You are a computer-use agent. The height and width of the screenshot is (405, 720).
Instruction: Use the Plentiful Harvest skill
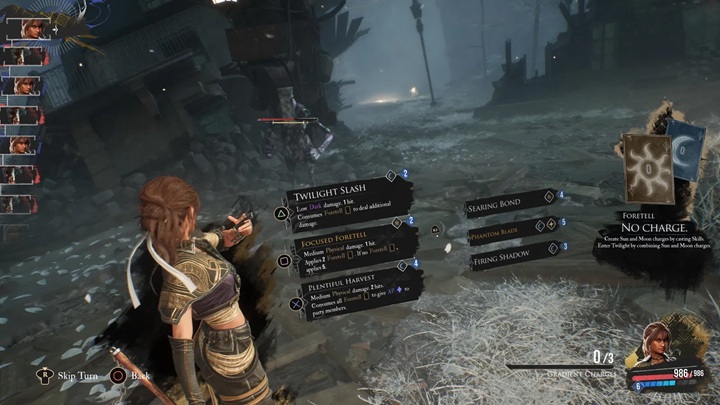pyautogui.click(x=352, y=294)
